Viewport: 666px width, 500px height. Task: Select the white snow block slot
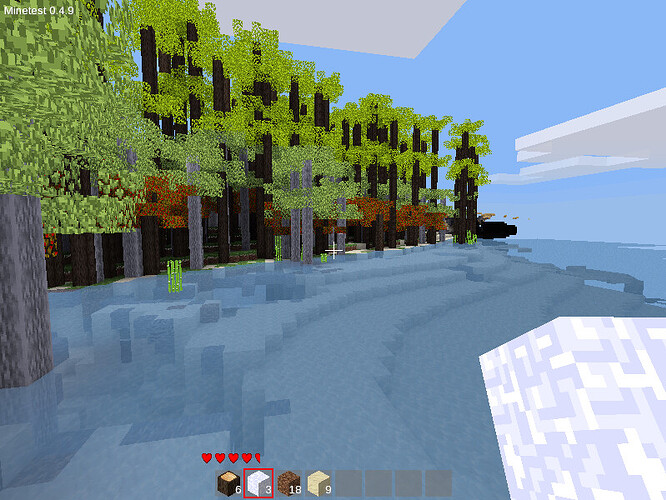pos(259,483)
